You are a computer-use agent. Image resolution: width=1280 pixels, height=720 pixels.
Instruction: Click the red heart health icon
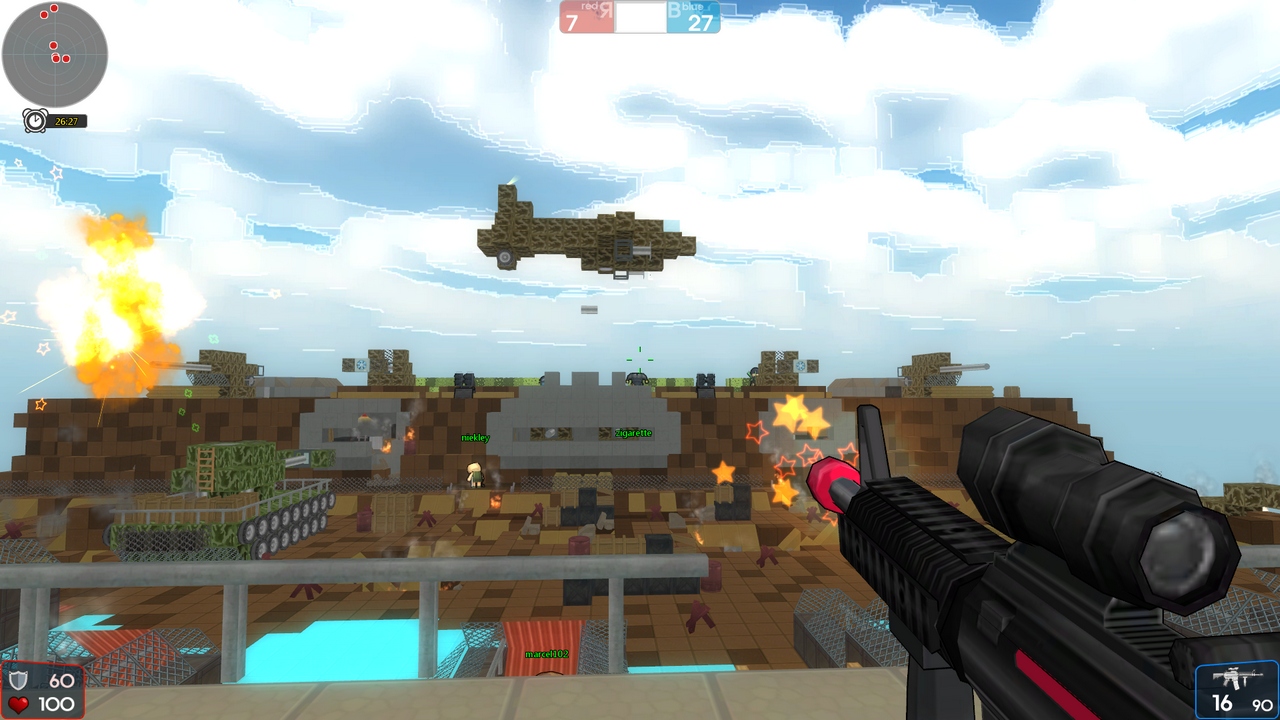(18, 705)
